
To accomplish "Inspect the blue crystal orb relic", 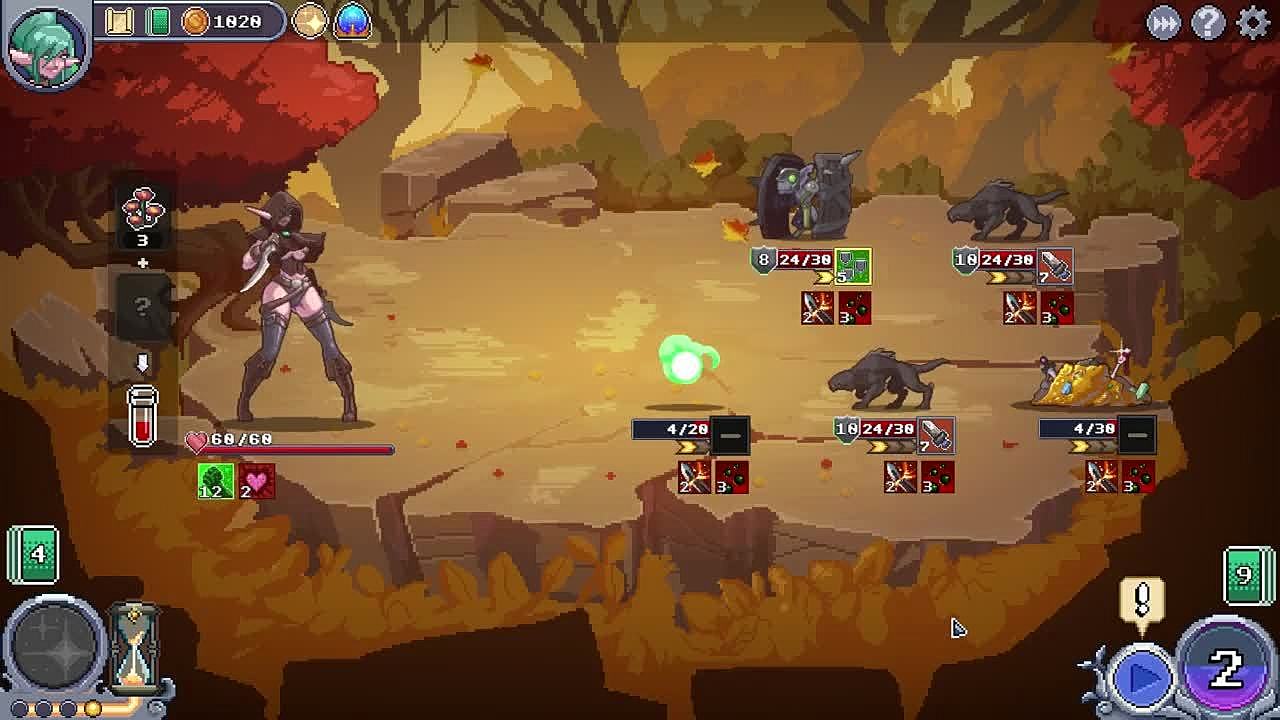I will click(352, 21).
